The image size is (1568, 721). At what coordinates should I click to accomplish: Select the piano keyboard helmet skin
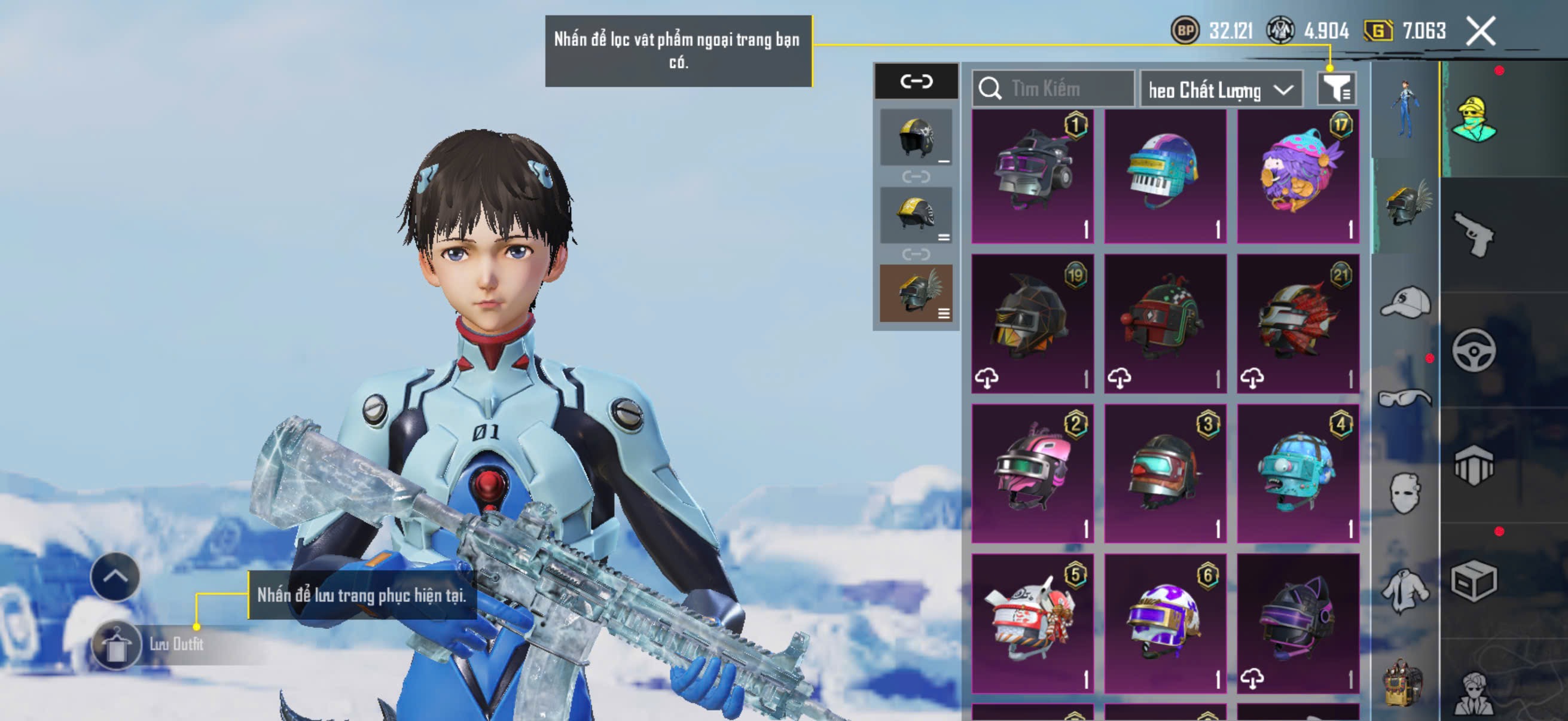[1165, 176]
